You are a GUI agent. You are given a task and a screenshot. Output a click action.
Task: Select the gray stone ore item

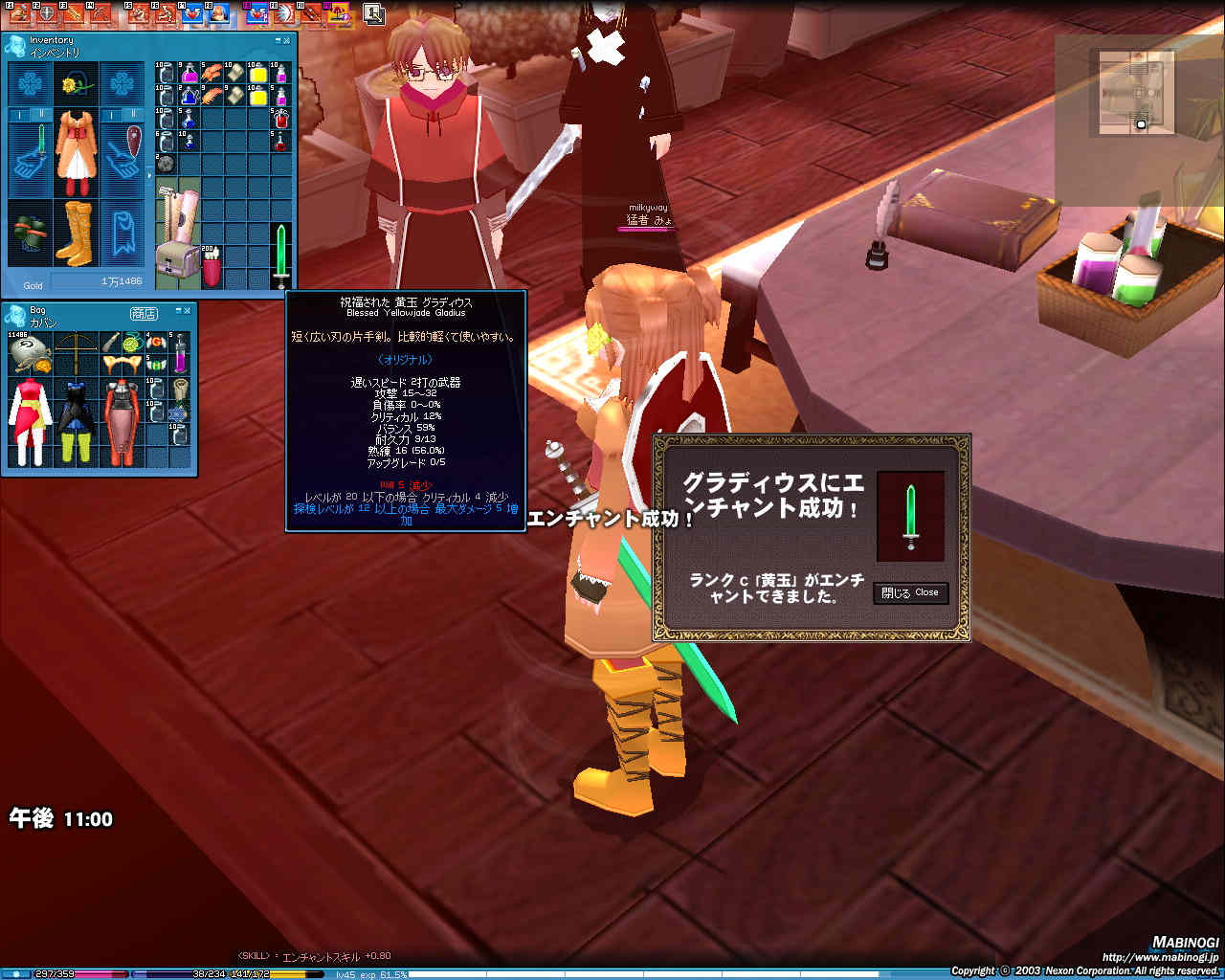tap(167, 165)
